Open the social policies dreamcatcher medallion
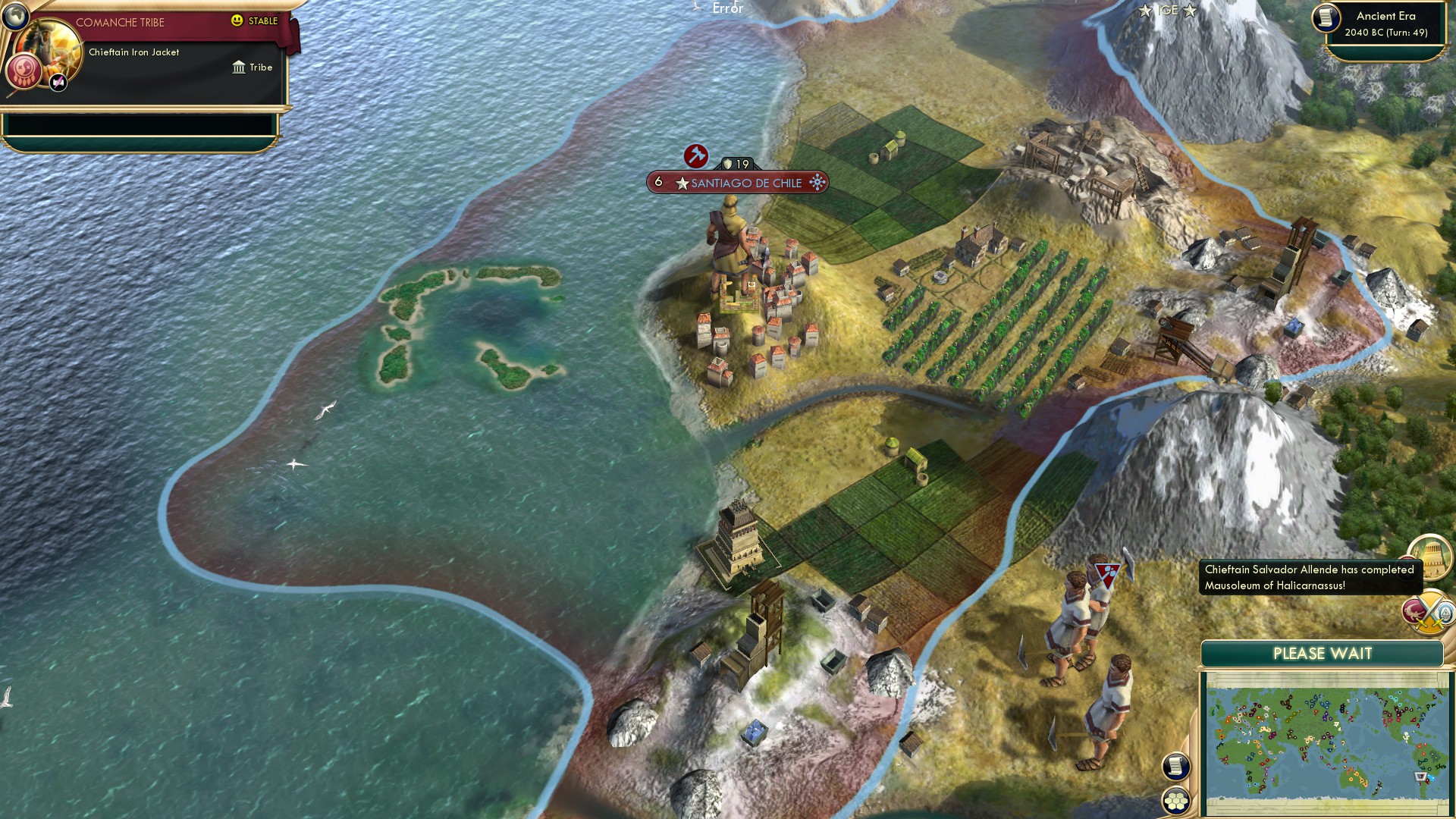1456x819 pixels. click(23, 72)
